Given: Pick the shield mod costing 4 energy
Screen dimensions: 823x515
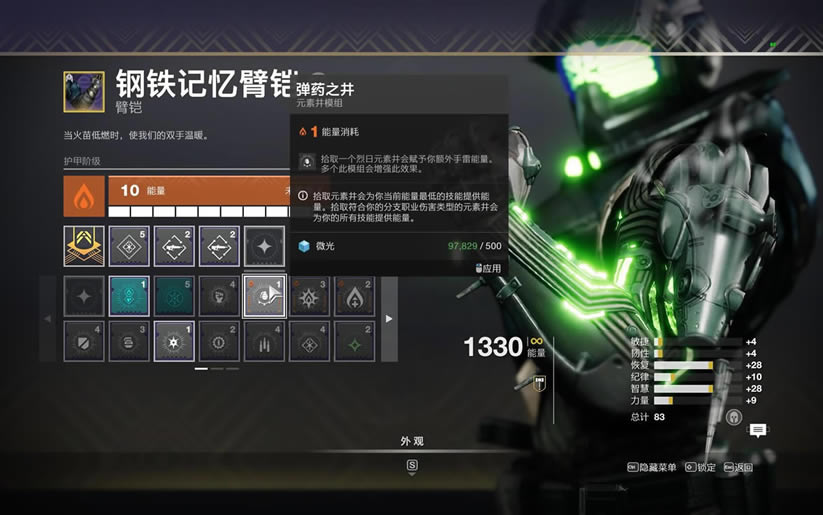Looking at the screenshot, I should tap(84, 340).
